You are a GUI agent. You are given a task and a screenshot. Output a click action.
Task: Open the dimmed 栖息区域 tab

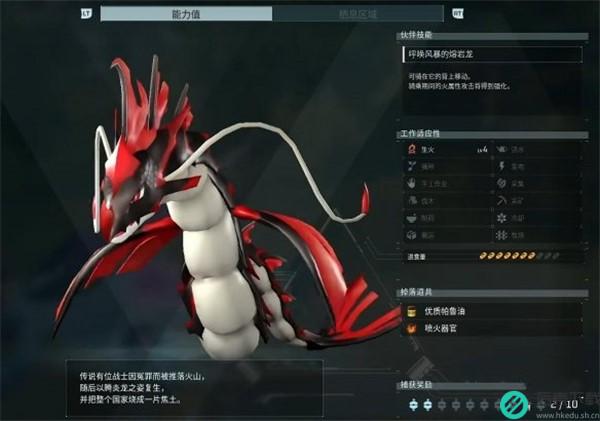pyautogui.click(x=357, y=13)
